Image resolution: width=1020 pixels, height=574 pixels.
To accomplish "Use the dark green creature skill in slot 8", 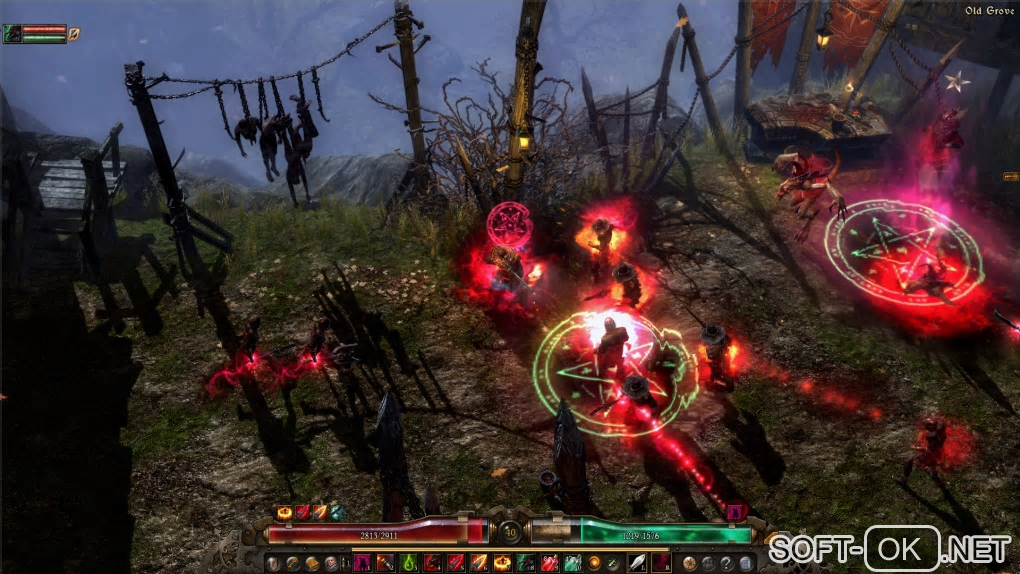I will click(x=526, y=562).
